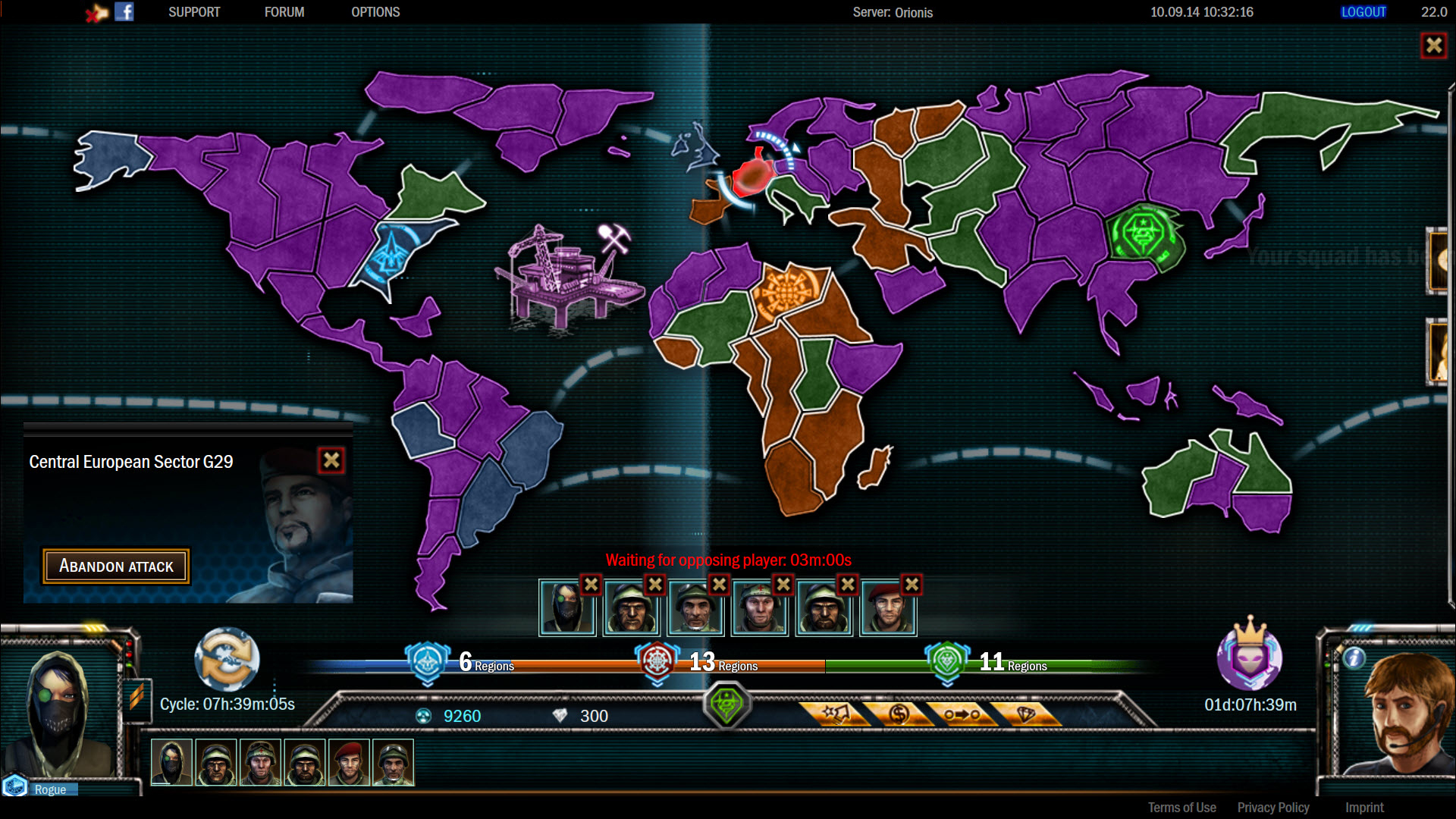The height and width of the screenshot is (819, 1456).
Task: Click the green faction crest at bottom center
Action: pos(727,704)
